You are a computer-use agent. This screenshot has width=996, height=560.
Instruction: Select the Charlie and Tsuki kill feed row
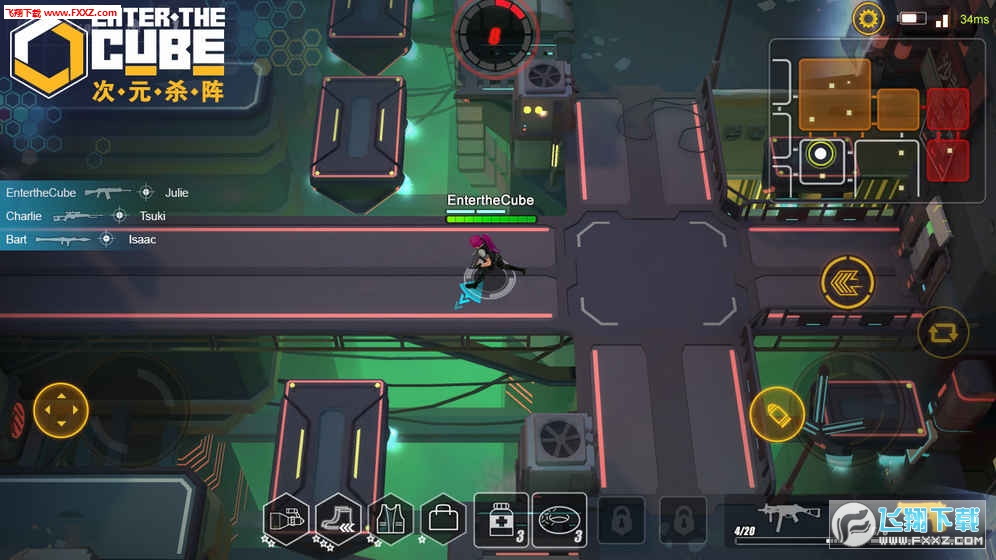coord(85,216)
